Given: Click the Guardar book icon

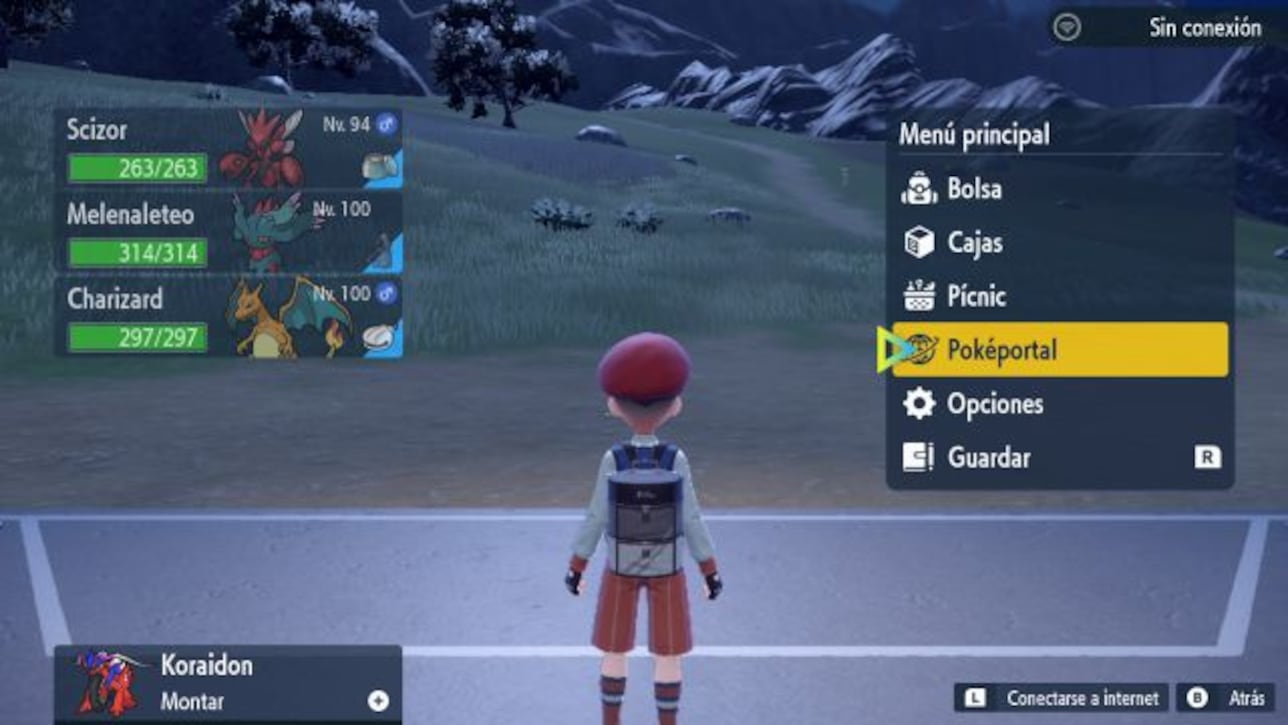Looking at the screenshot, I should [x=917, y=458].
